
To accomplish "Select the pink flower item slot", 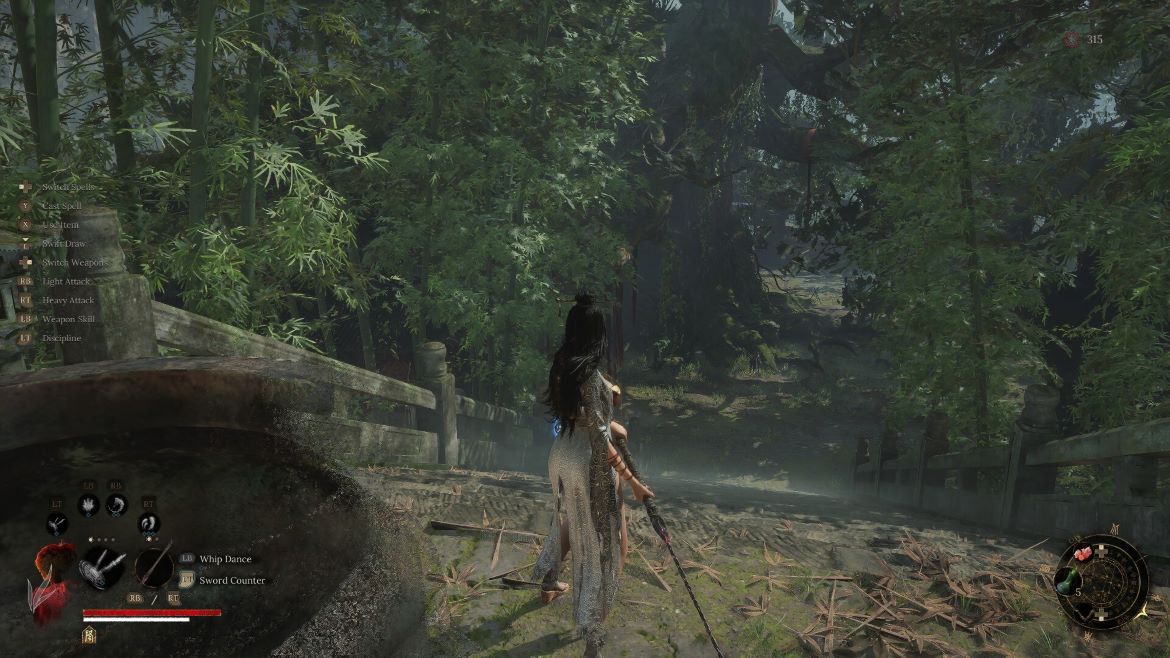I will (1081, 554).
